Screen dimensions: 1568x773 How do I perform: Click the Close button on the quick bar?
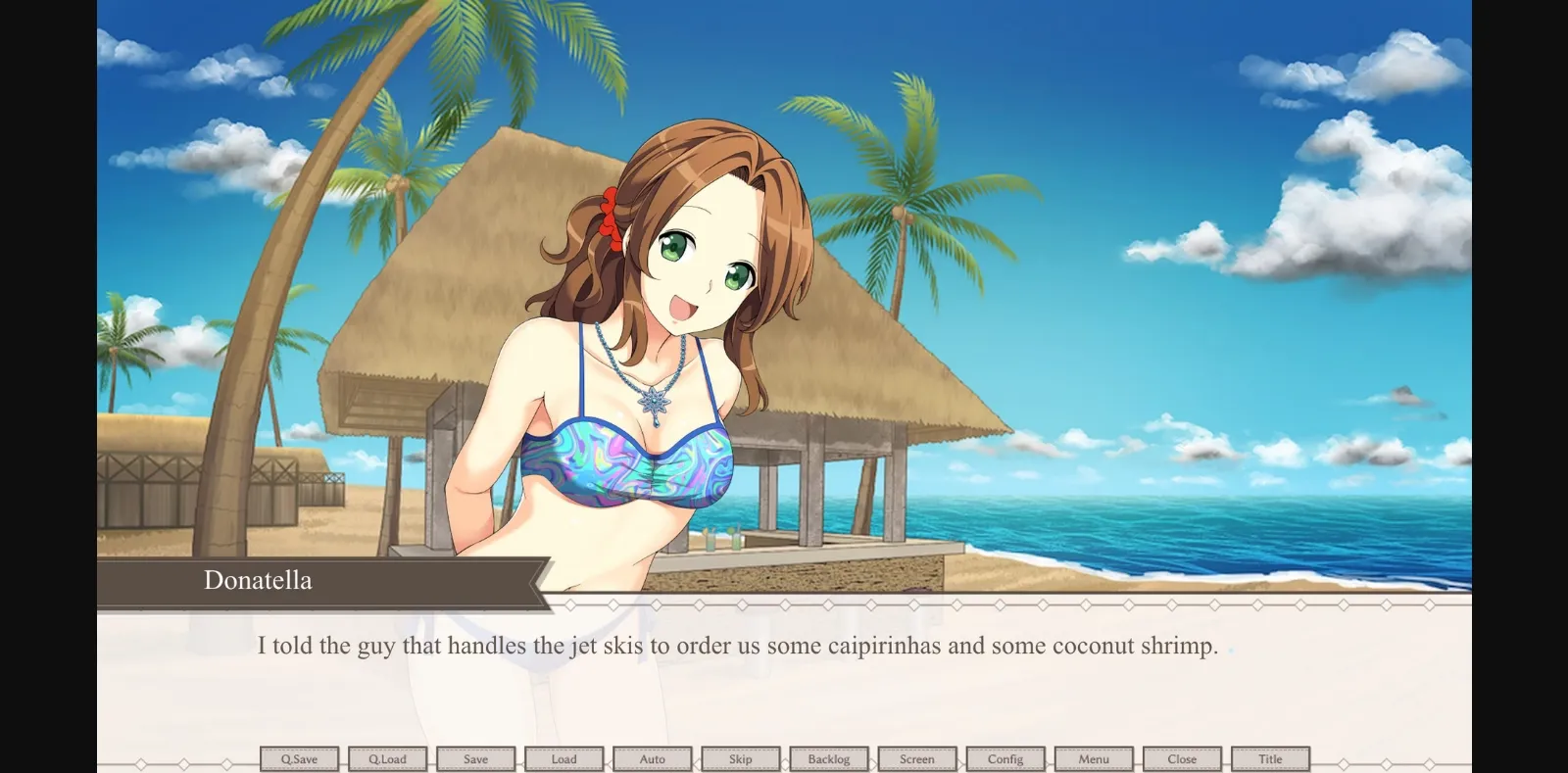(x=1181, y=758)
